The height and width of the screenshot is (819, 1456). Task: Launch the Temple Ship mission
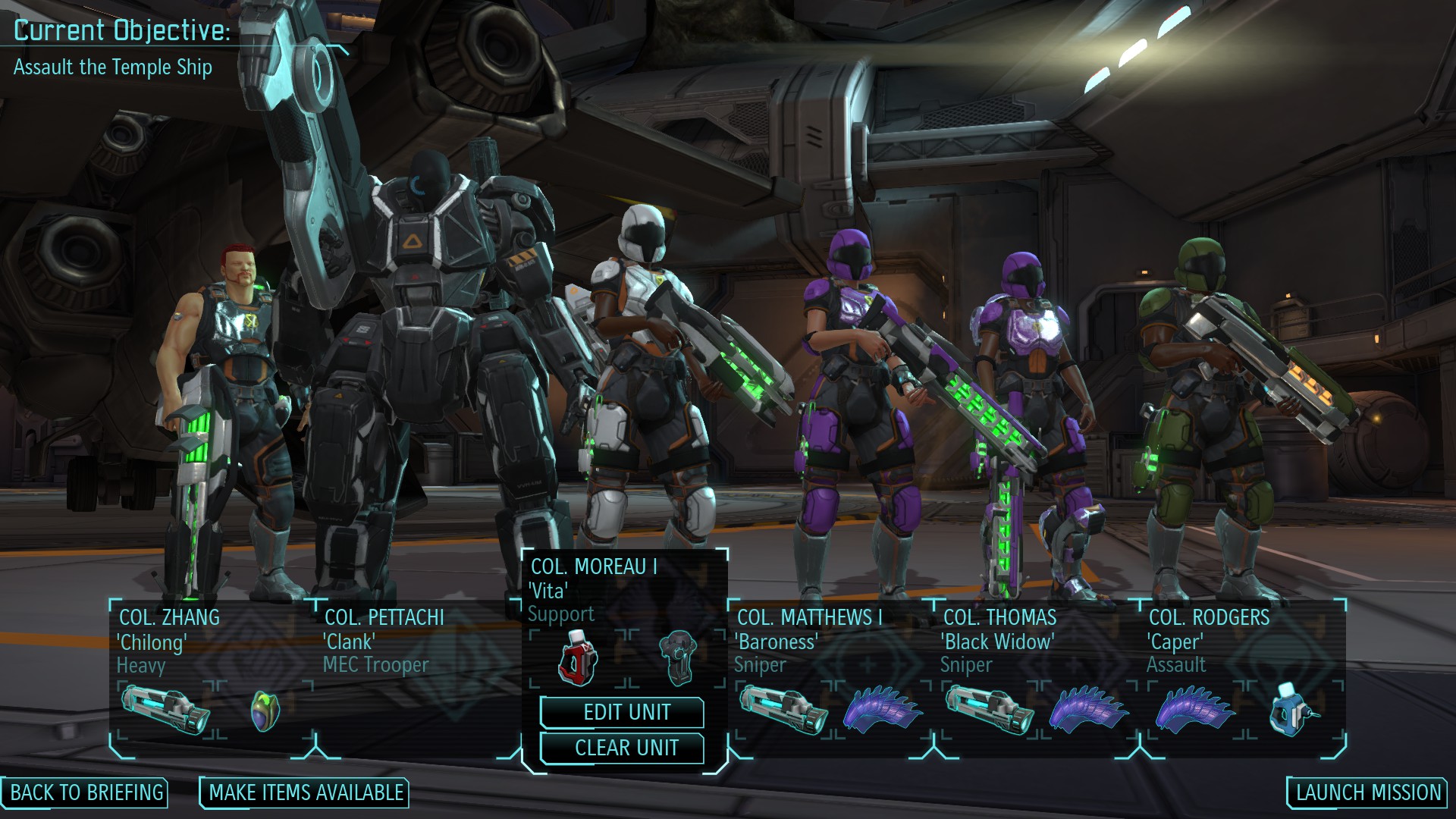click(x=1367, y=793)
